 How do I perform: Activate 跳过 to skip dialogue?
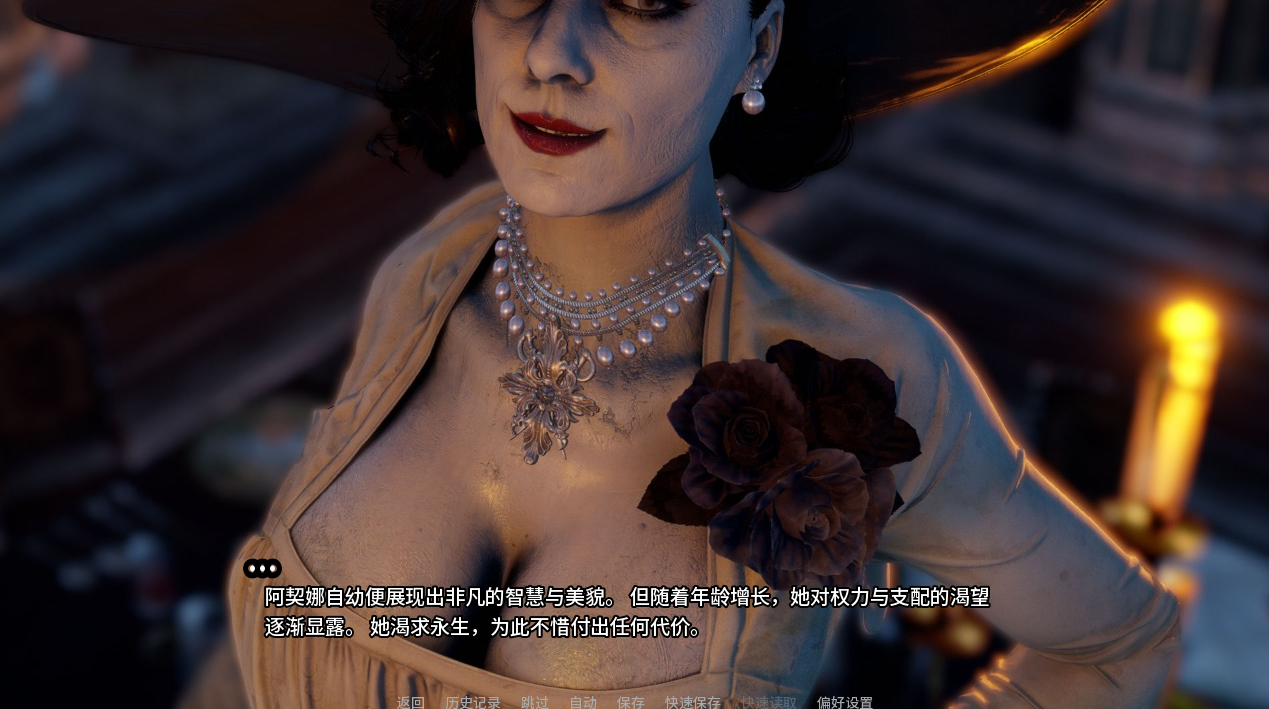[535, 702]
